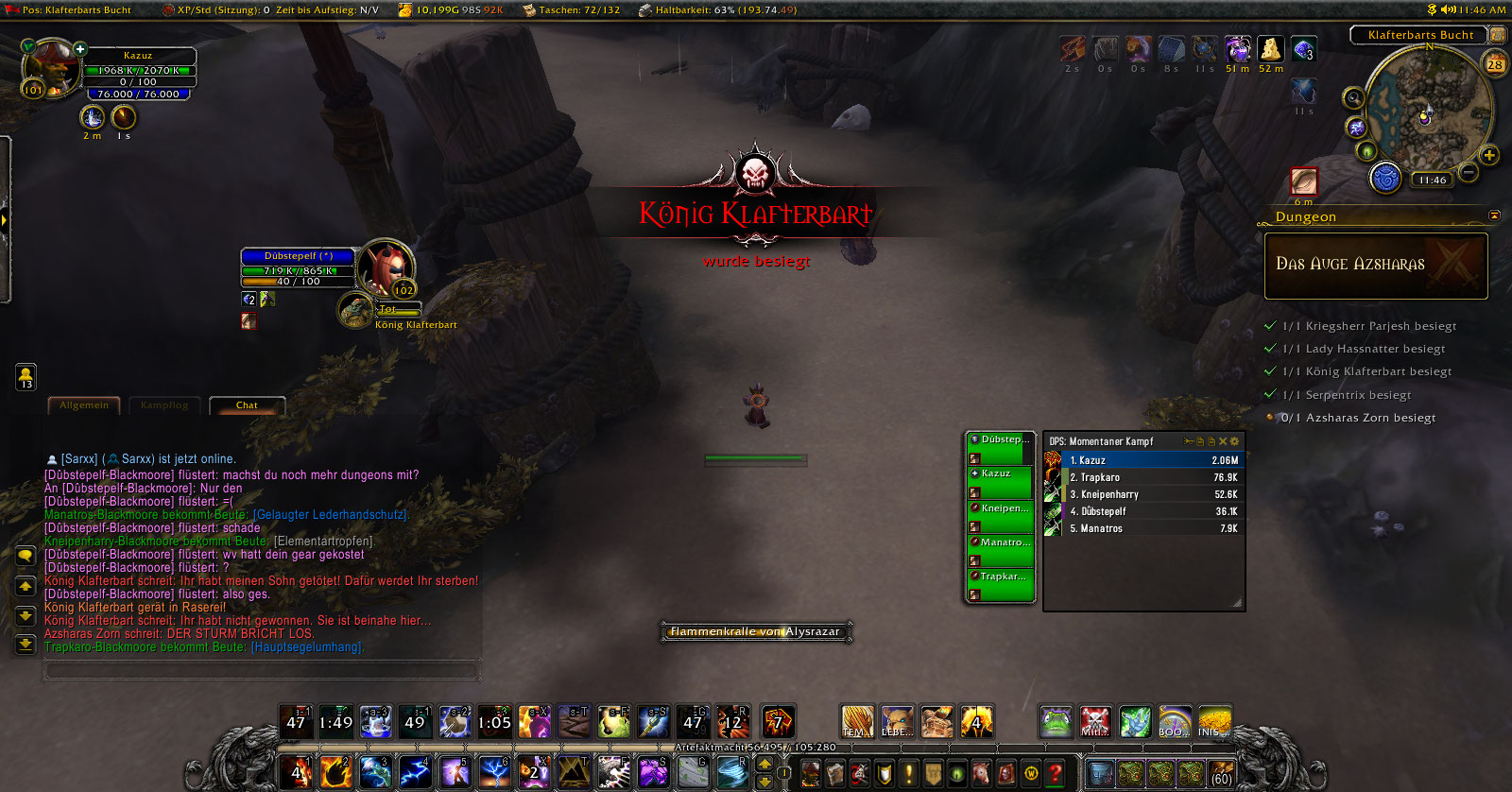Switch to the Allgemein chat tab
The height and width of the screenshot is (792, 1512).
(x=84, y=405)
